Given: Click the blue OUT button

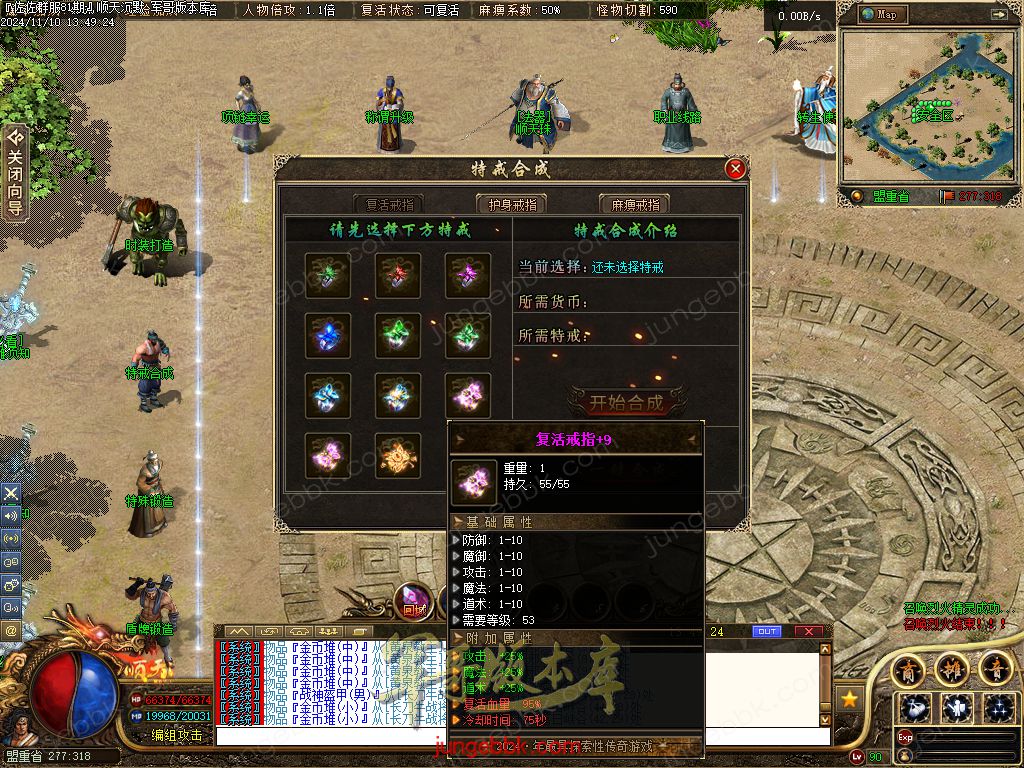Looking at the screenshot, I should tap(766, 631).
